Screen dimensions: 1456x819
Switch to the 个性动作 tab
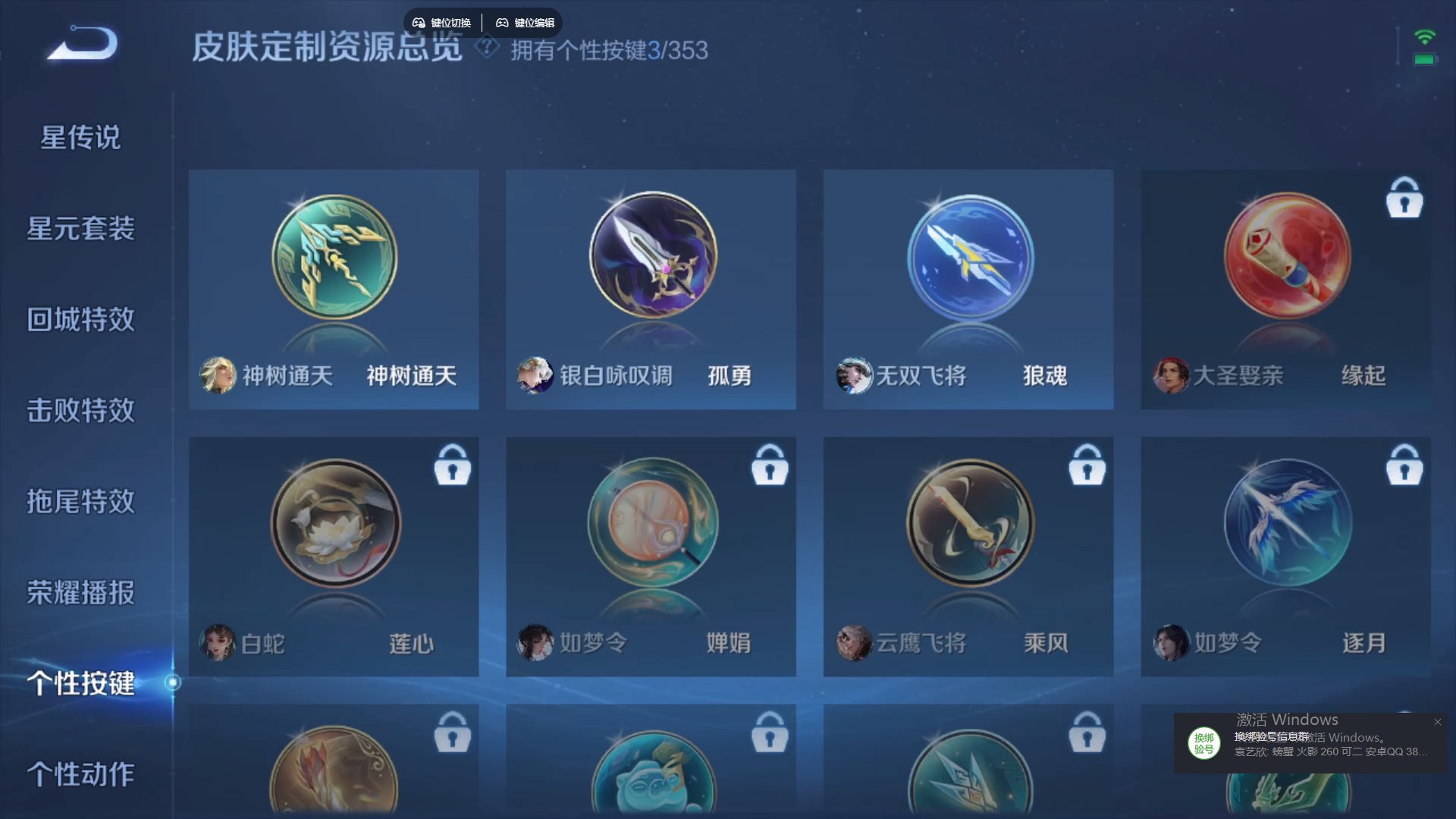tap(82, 776)
